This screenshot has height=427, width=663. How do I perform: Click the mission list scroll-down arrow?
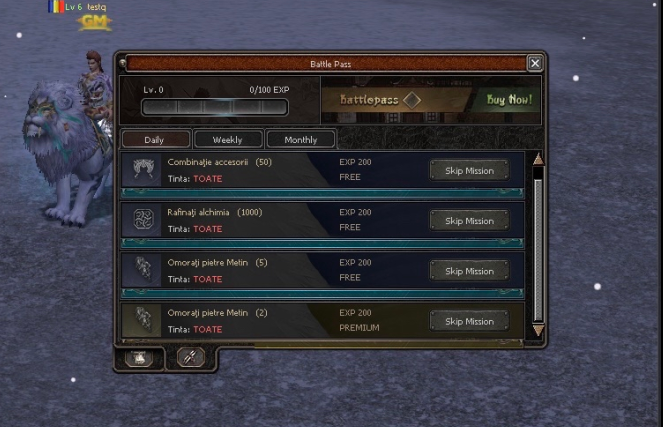pos(538,330)
